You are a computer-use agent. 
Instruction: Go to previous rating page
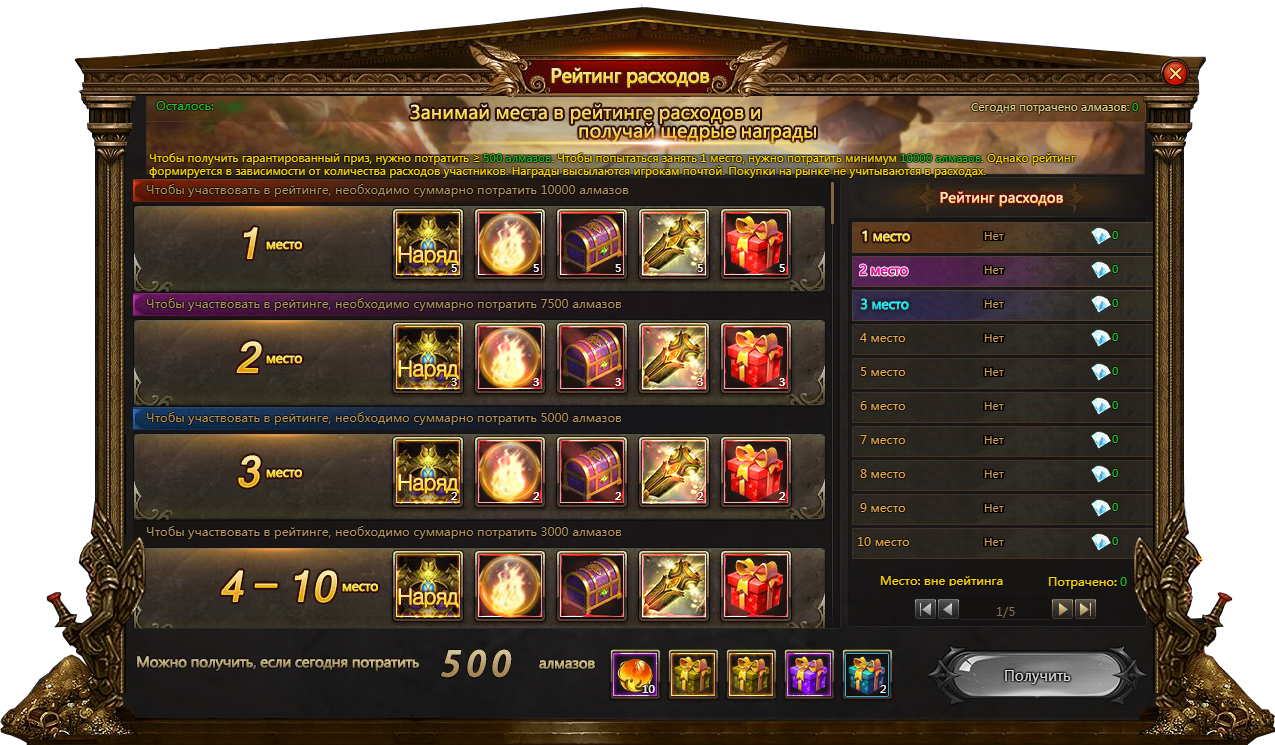948,609
